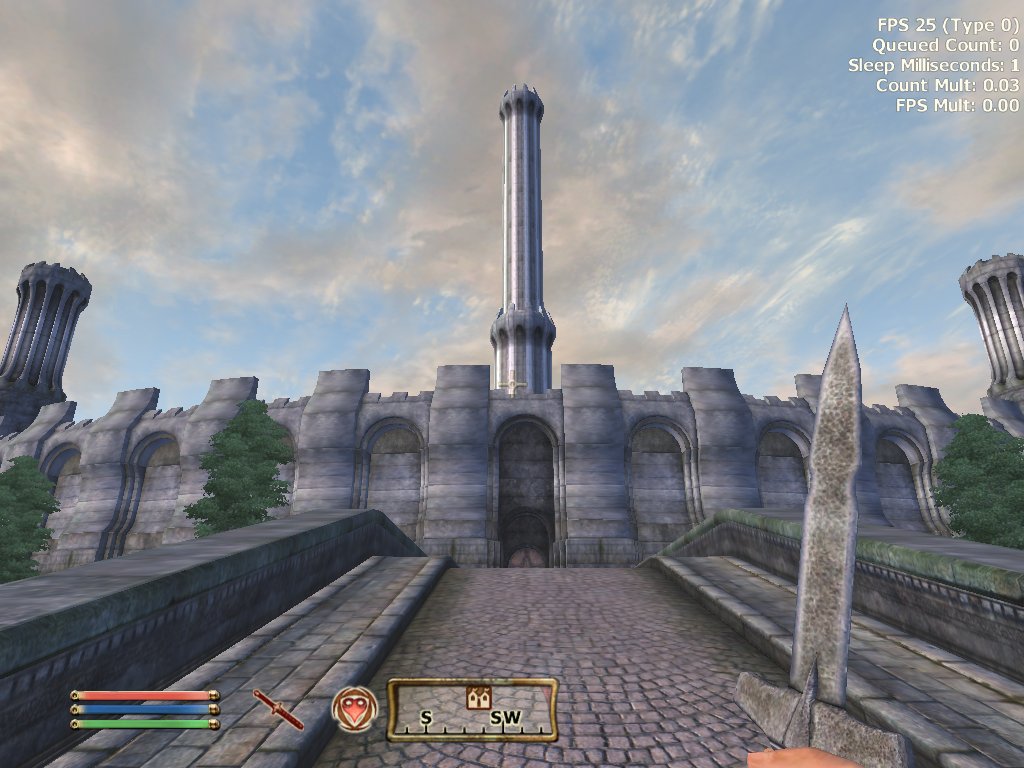Click the city marker on the compass

(478, 698)
